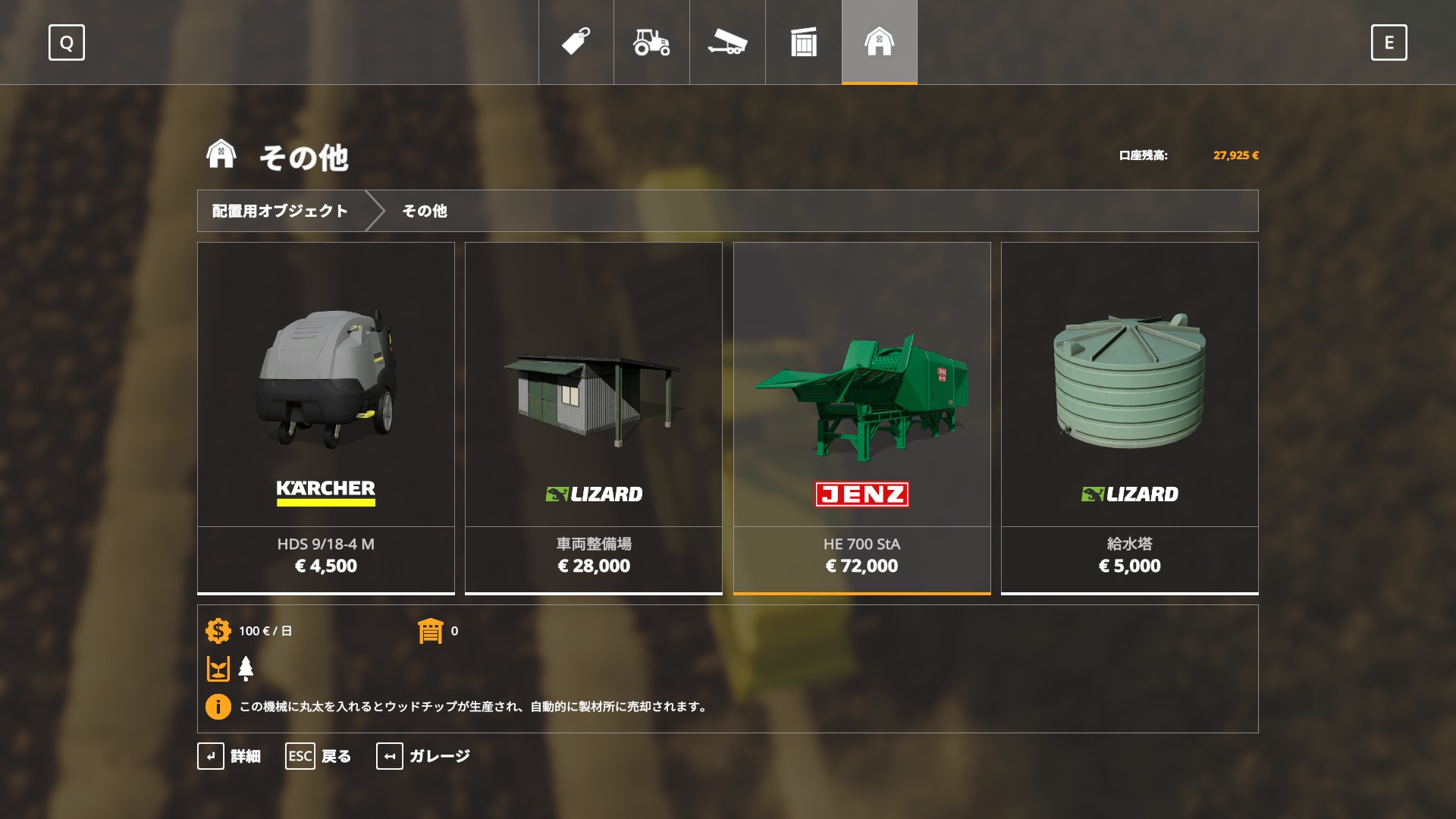
Task: Go back to 配置用オブジェクト breadcrumb
Action: pyautogui.click(x=280, y=211)
